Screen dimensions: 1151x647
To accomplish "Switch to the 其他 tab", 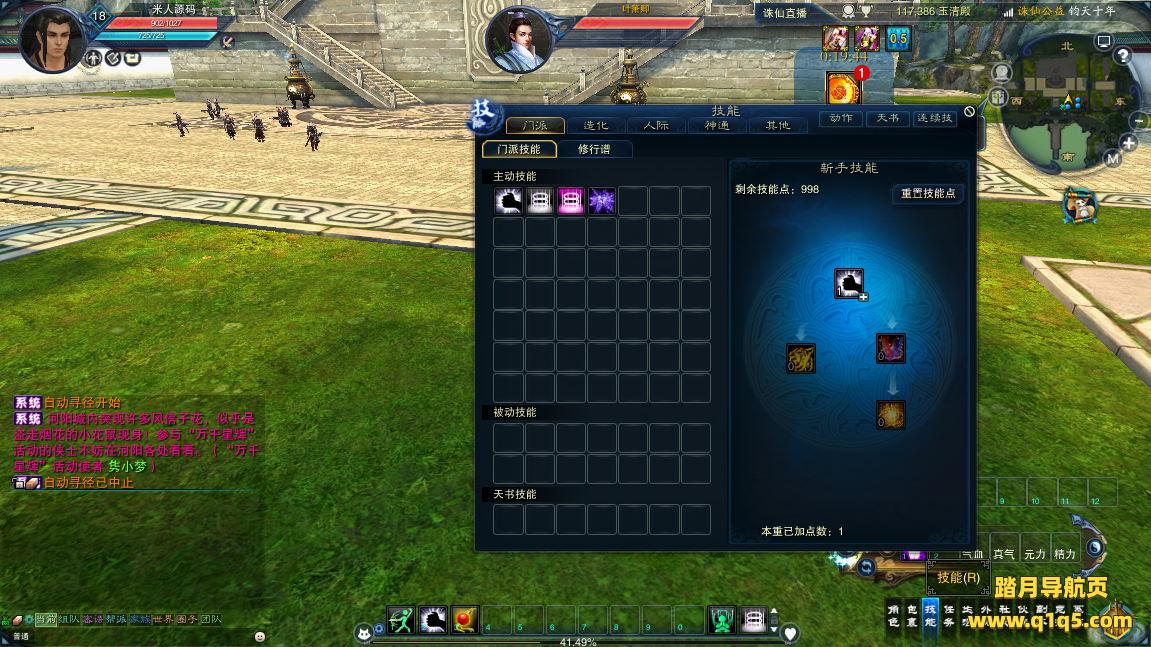I will 777,126.
